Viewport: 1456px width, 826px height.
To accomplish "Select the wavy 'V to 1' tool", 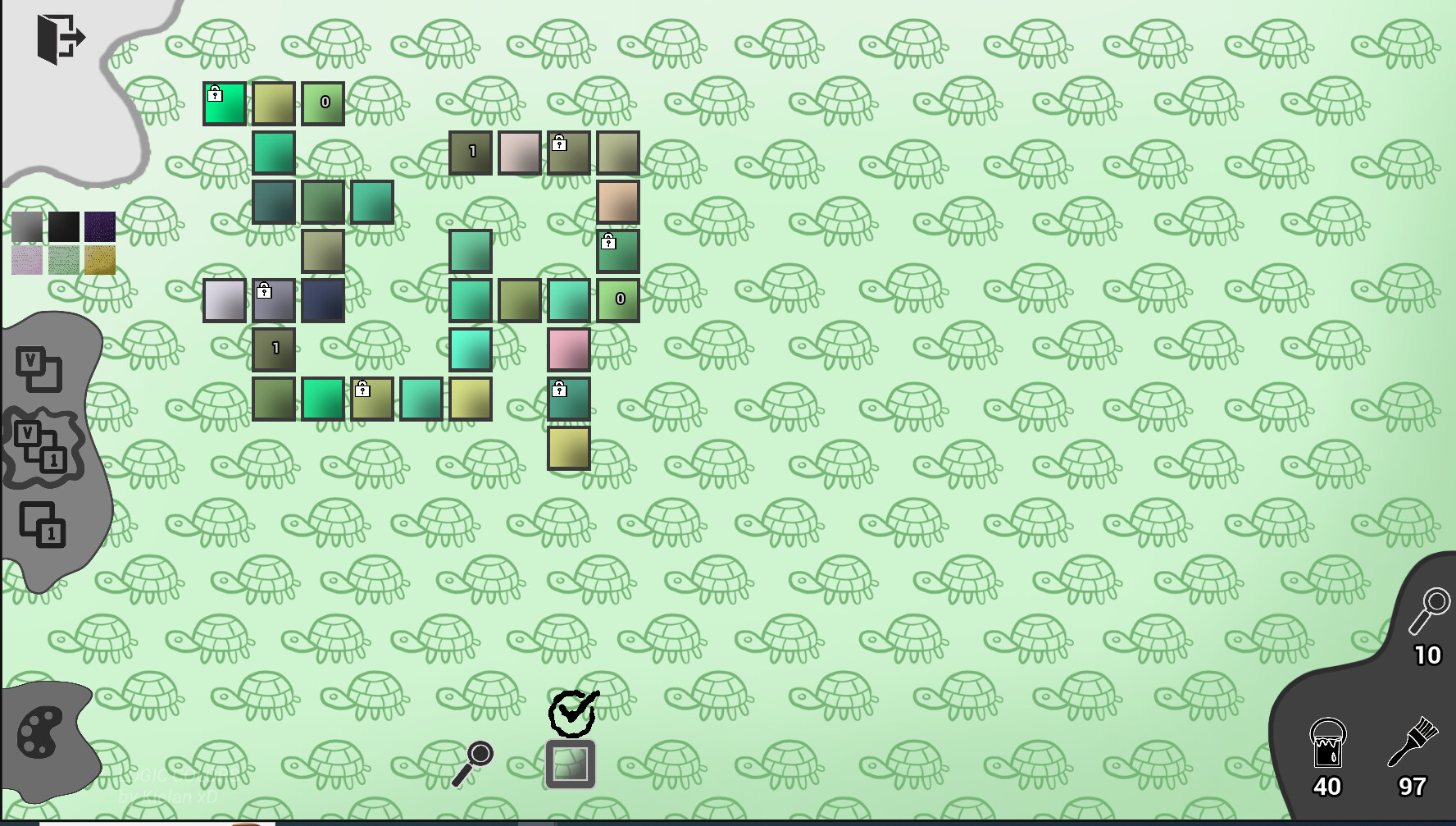I will click(39, 445).
